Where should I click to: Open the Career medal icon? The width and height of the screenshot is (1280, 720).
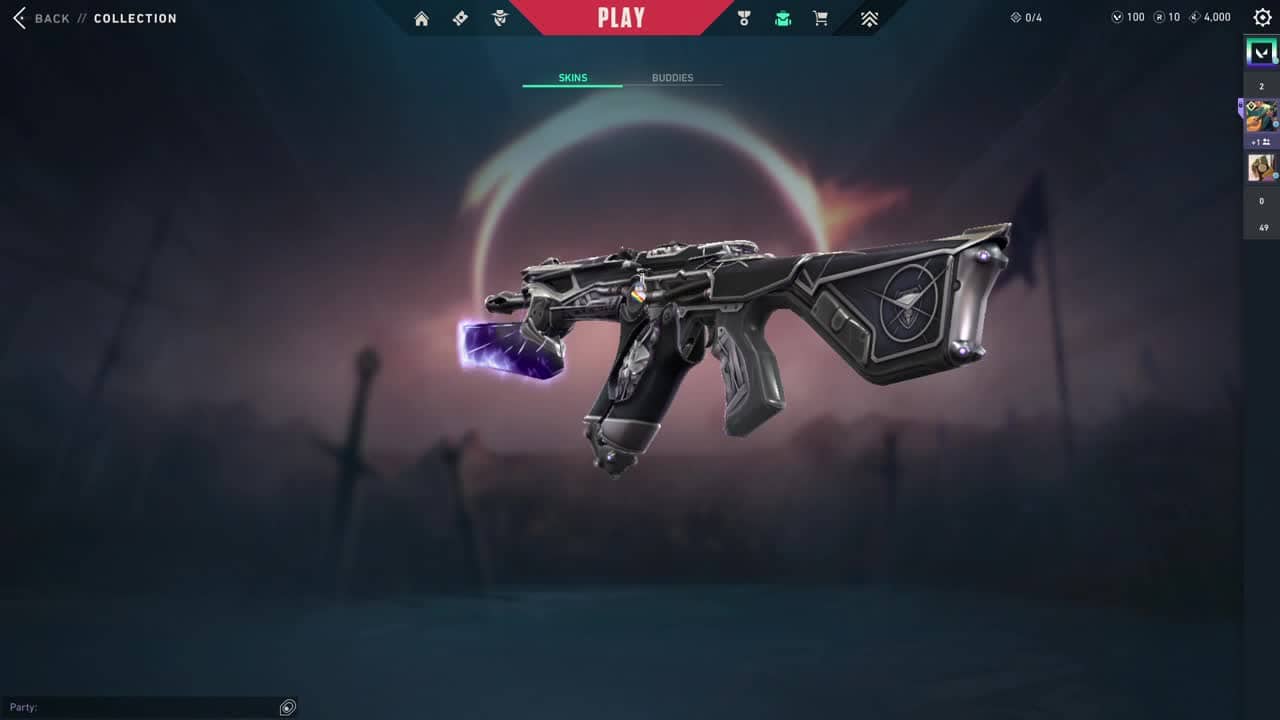[x=744, y=18]
